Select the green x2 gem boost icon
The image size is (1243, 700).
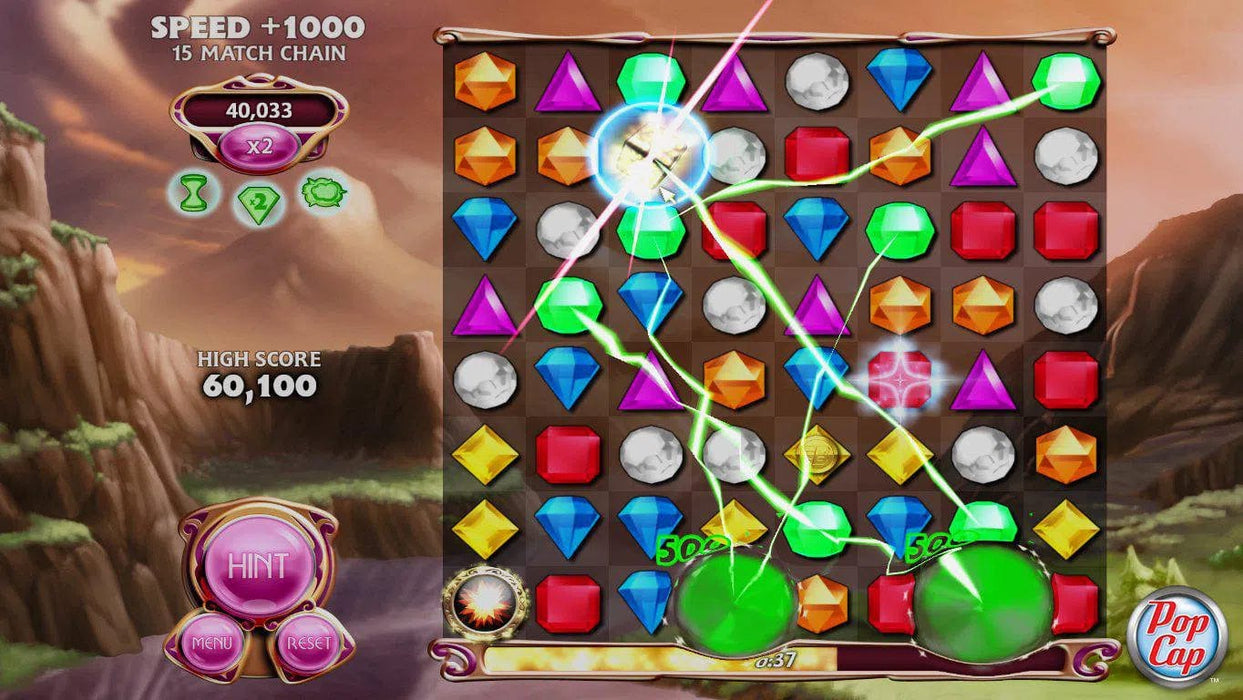[258, 203]
